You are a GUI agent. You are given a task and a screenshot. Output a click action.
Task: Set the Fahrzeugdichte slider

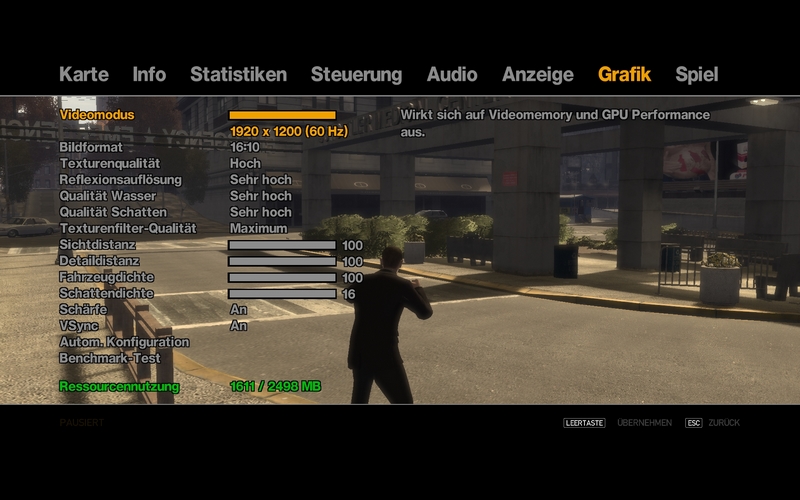(282, 277)
